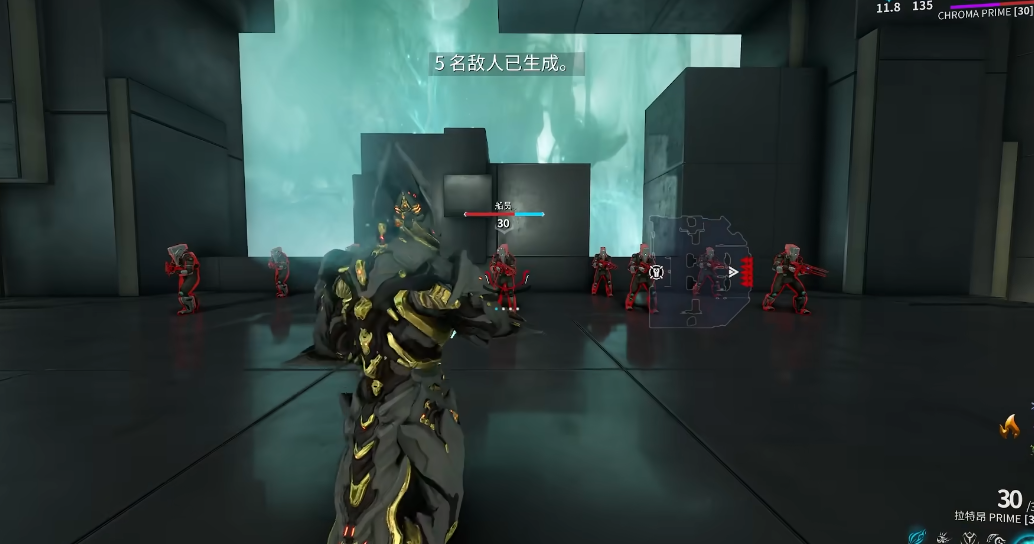This screenshot has width=1034, height=544.
Task: Activate the highlighted Spectral Scream ability icon
Action: point(916,538)
